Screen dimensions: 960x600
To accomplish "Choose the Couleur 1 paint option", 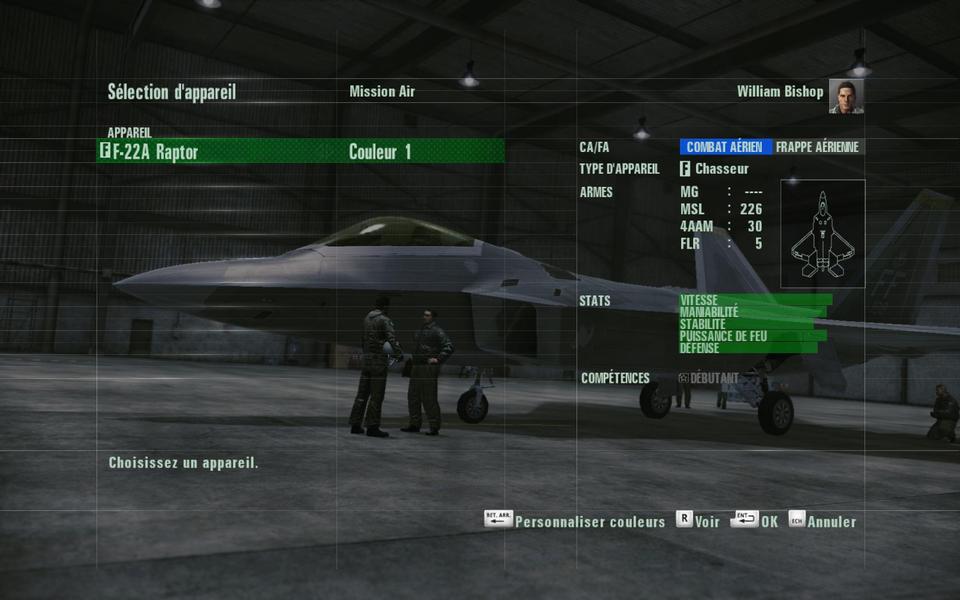I will coord(380,152).
